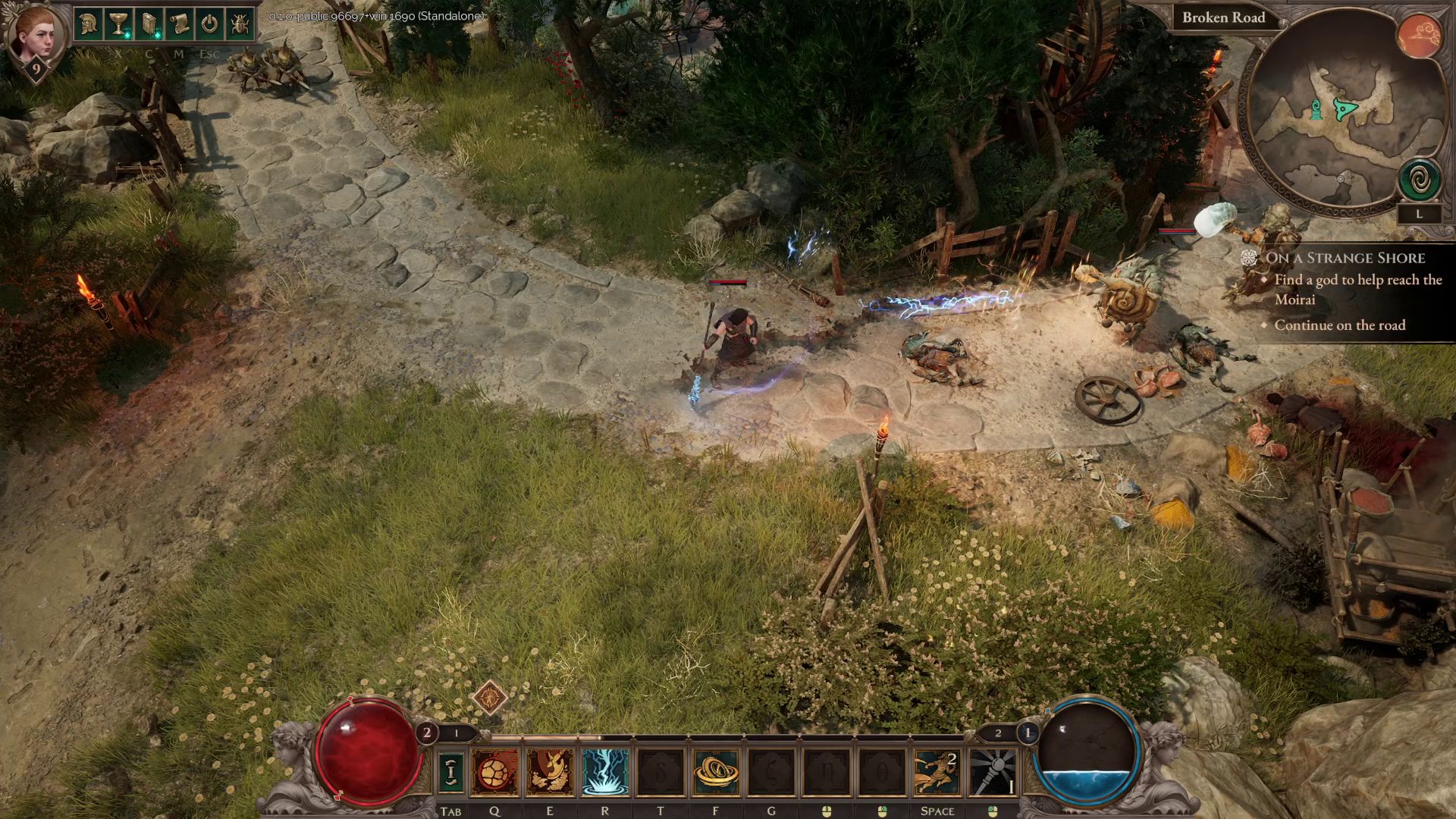Click the weapon swap slot on the hotbar
Screen dimensions: 1456x819
click(x=451, y=772)
